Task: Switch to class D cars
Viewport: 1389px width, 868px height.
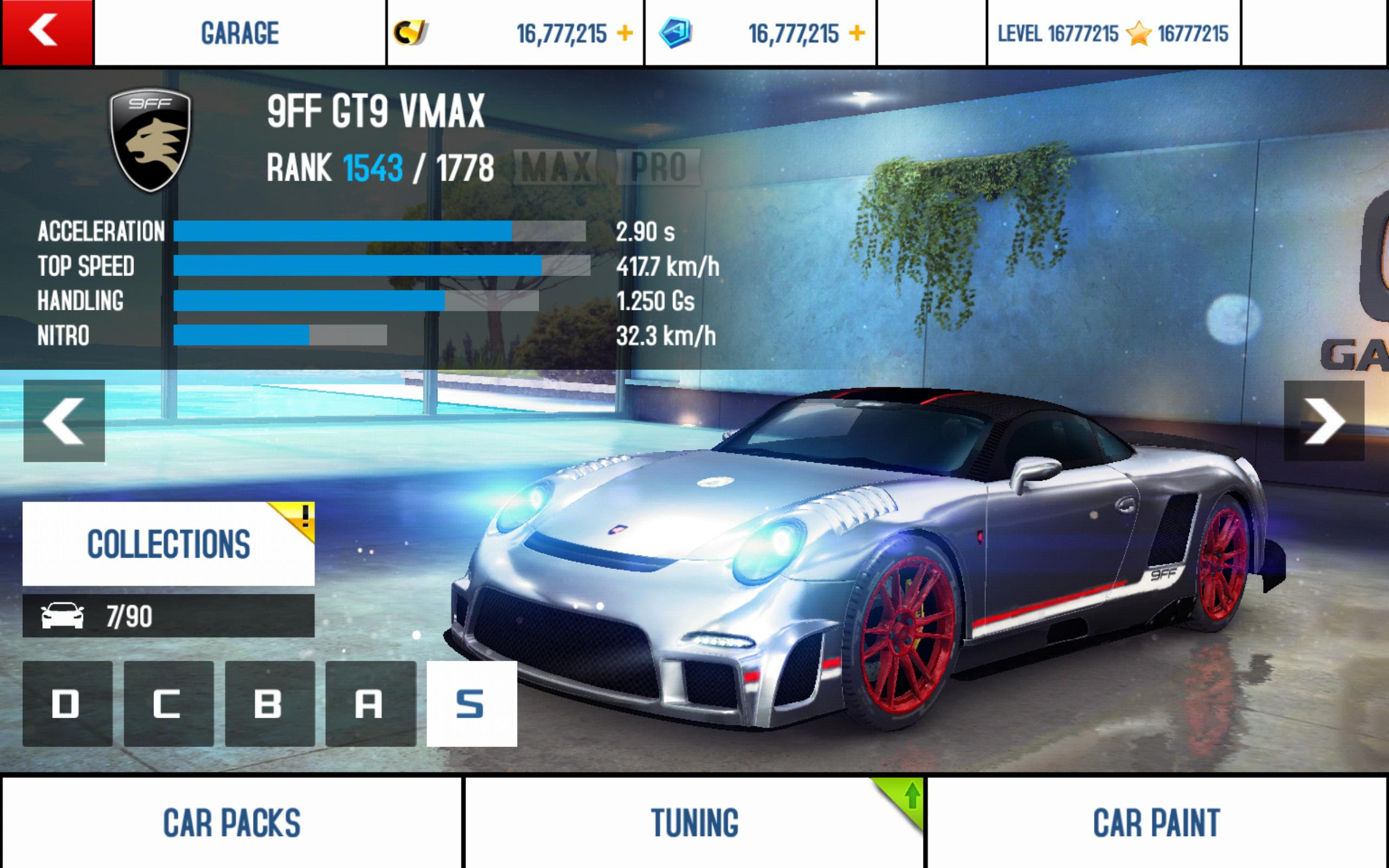Action: tap(67, 703)
